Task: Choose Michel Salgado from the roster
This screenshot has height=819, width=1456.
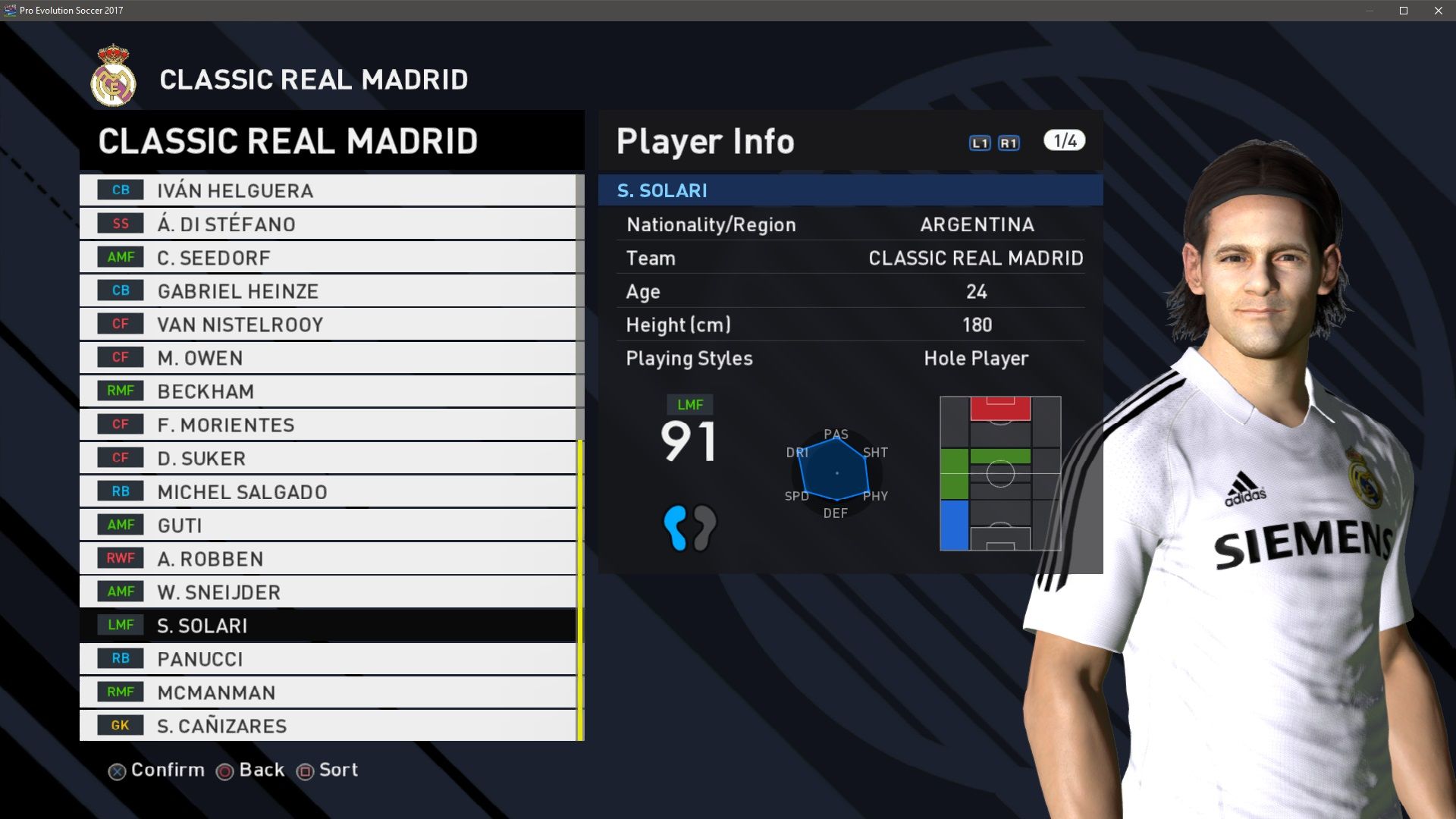Action: pos(328,491)
